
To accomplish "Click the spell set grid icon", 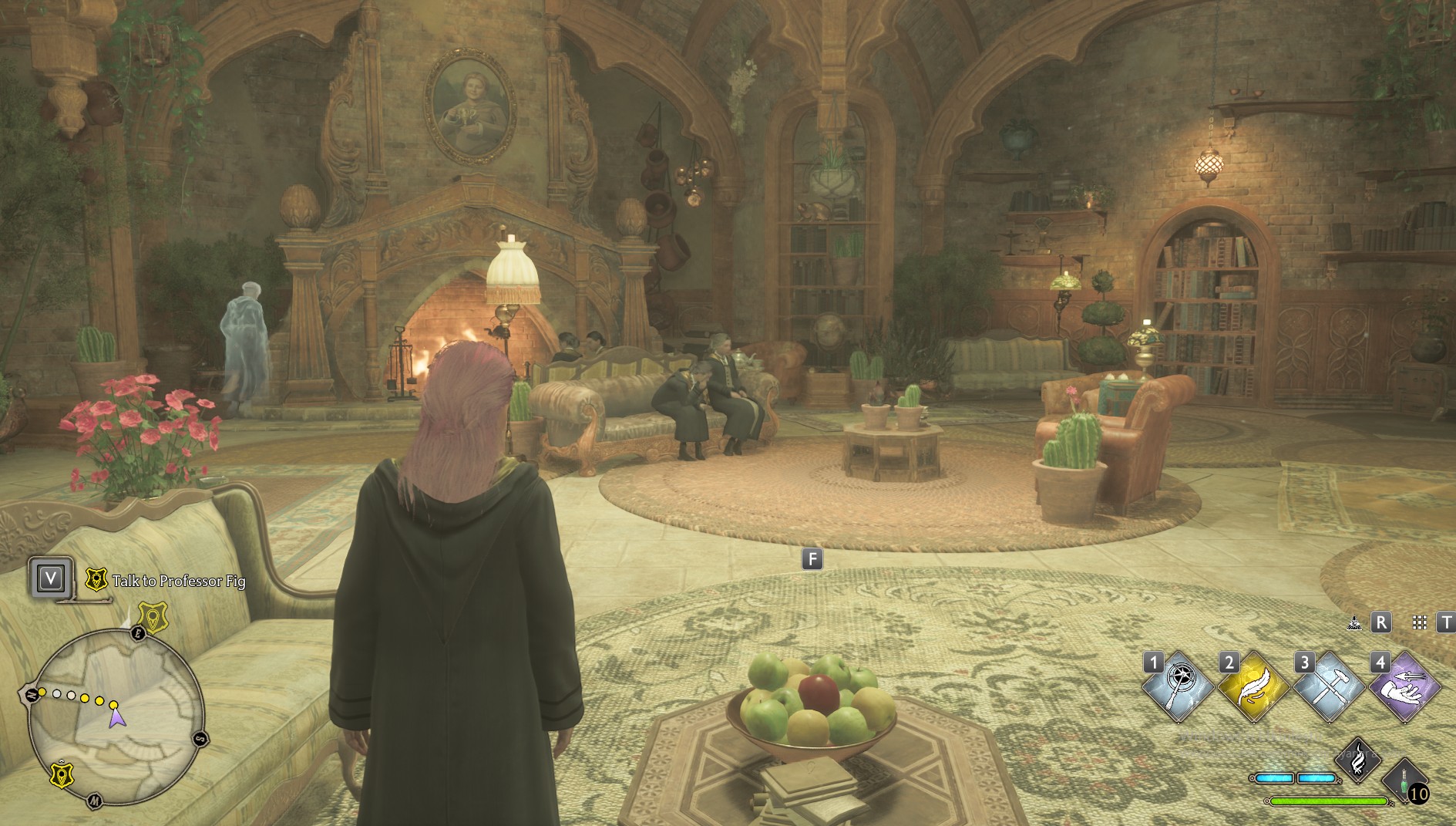I will [x=1419, y=622].
